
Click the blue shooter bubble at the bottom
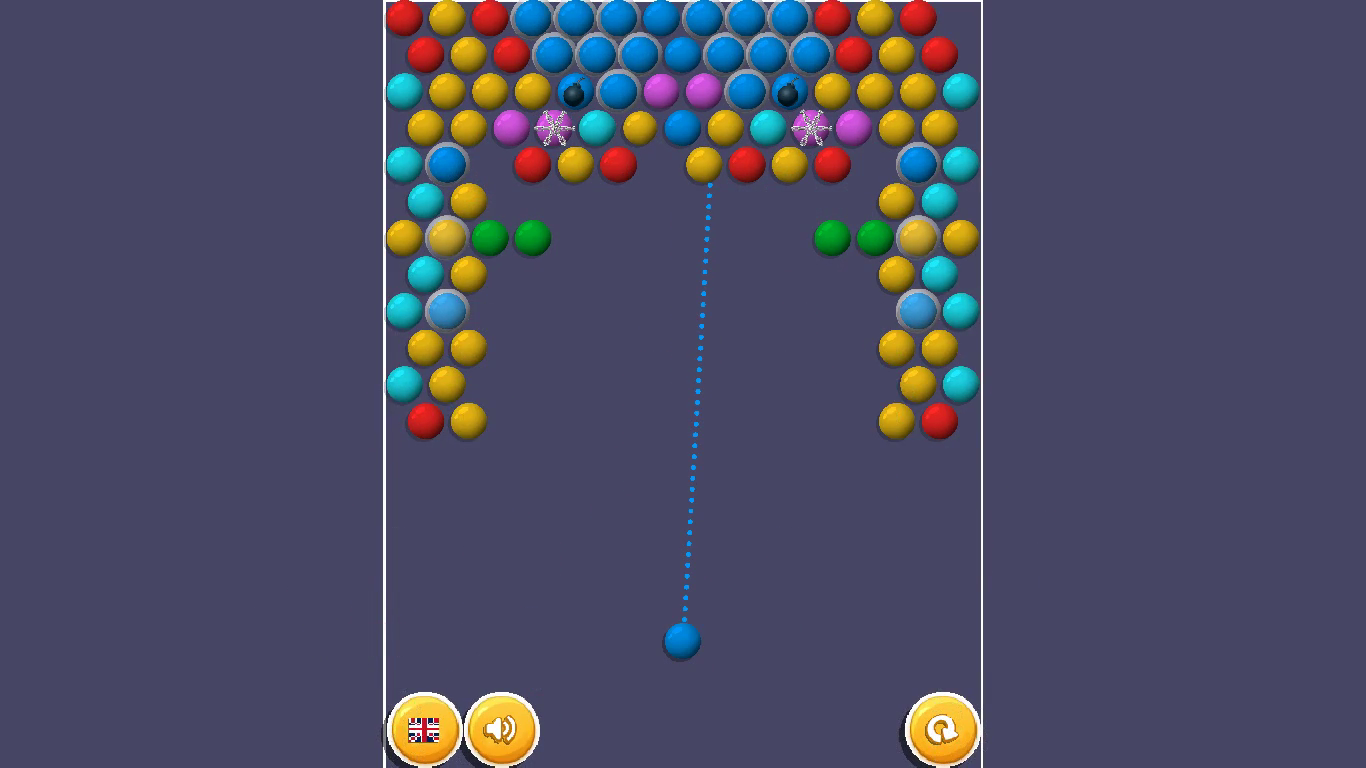(x=681, y=641)
